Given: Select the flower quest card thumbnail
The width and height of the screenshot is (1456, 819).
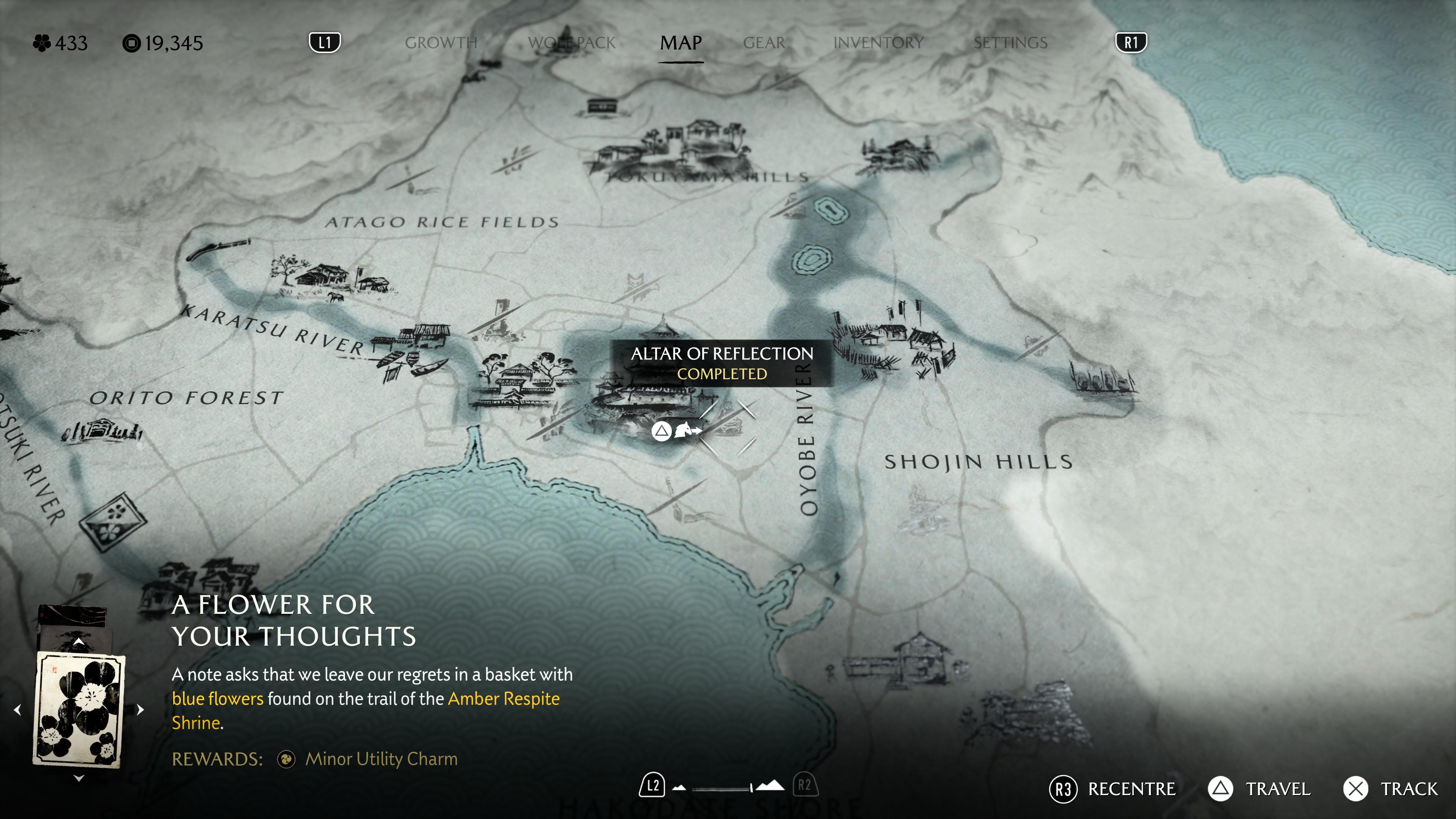Looking at the screenshot, I should 79,709.
